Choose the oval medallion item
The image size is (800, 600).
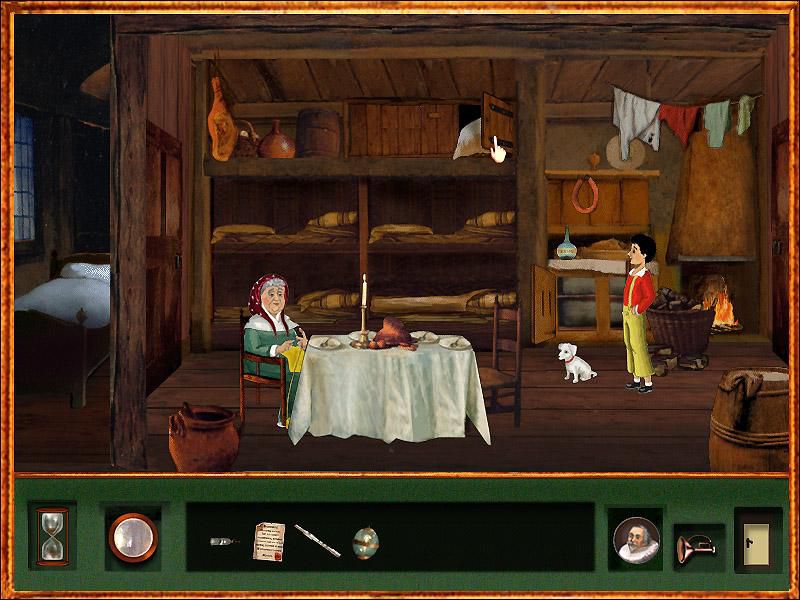click(365, 541)
